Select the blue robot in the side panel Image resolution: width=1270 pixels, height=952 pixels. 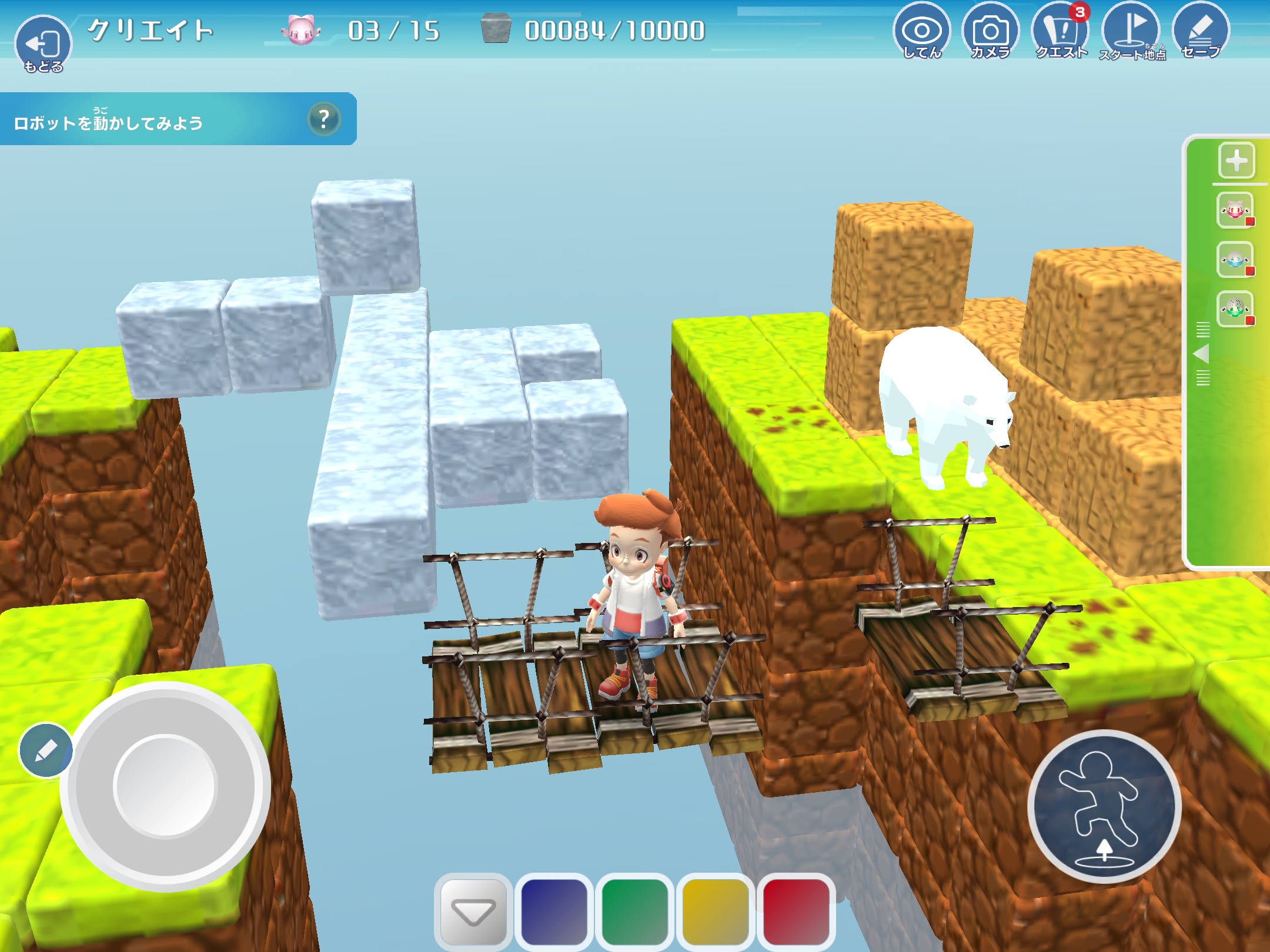(x=1235, y=260)
